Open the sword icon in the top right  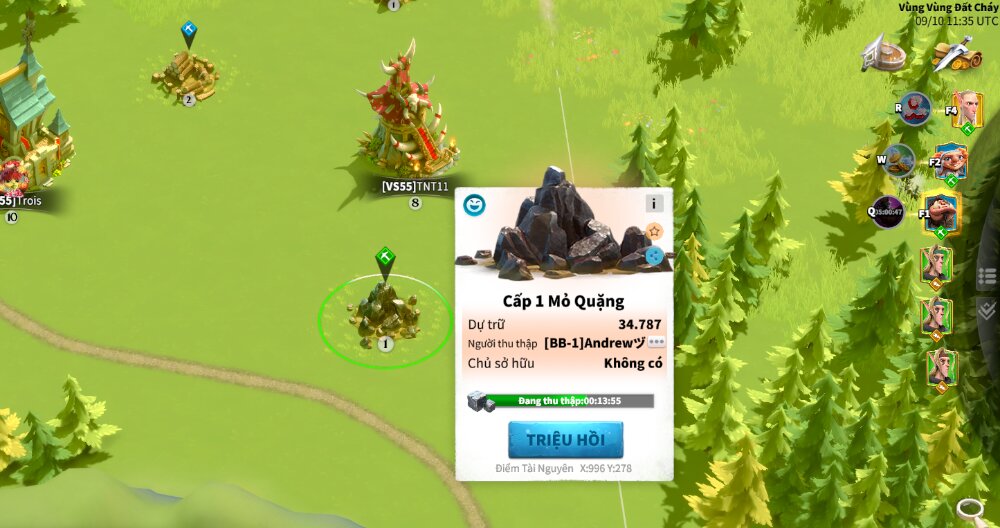[x=957, y=54]
